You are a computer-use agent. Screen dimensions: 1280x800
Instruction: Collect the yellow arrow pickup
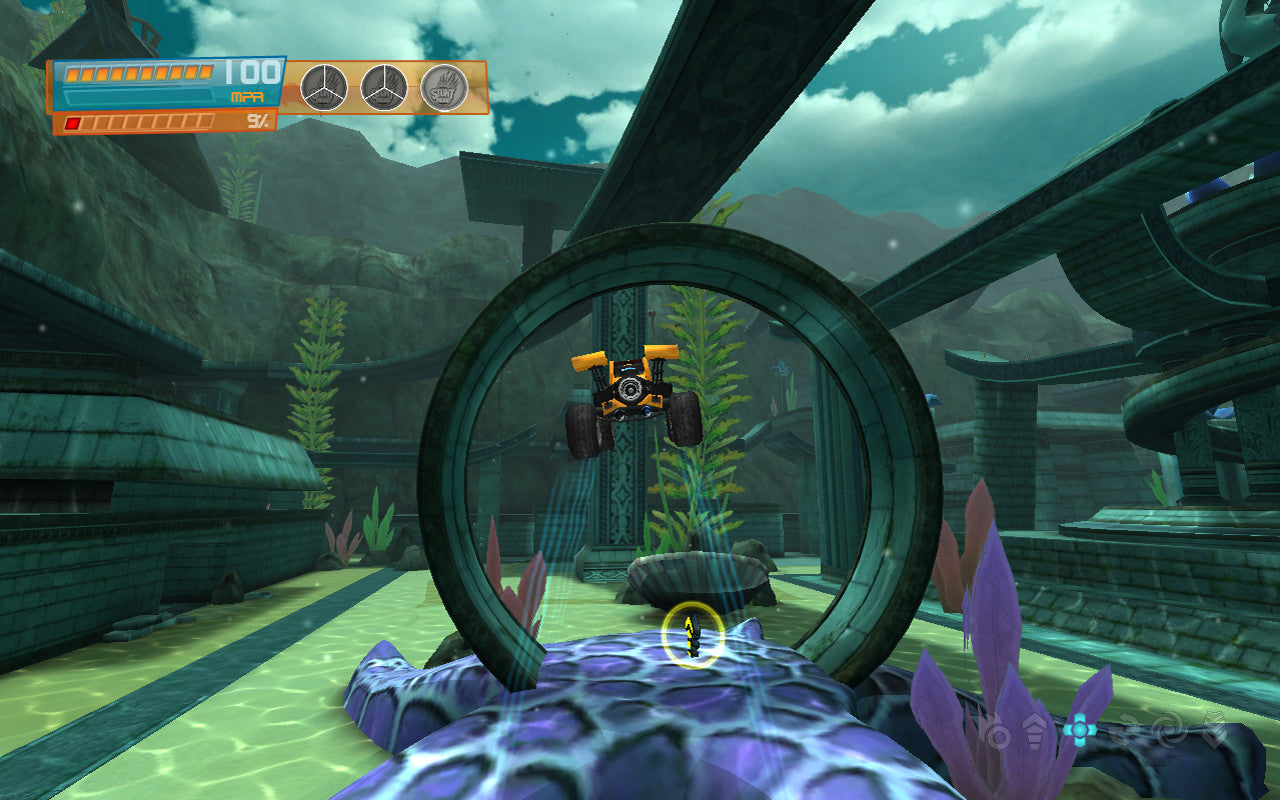click(690, 633)
